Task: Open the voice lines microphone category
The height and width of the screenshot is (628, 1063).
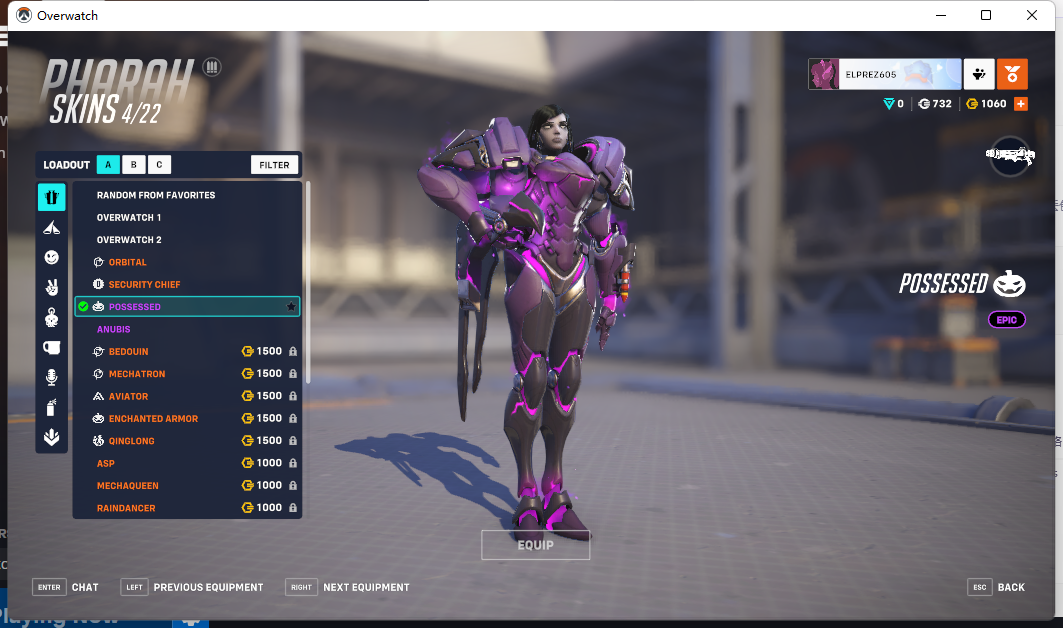Action: point(52,377)
